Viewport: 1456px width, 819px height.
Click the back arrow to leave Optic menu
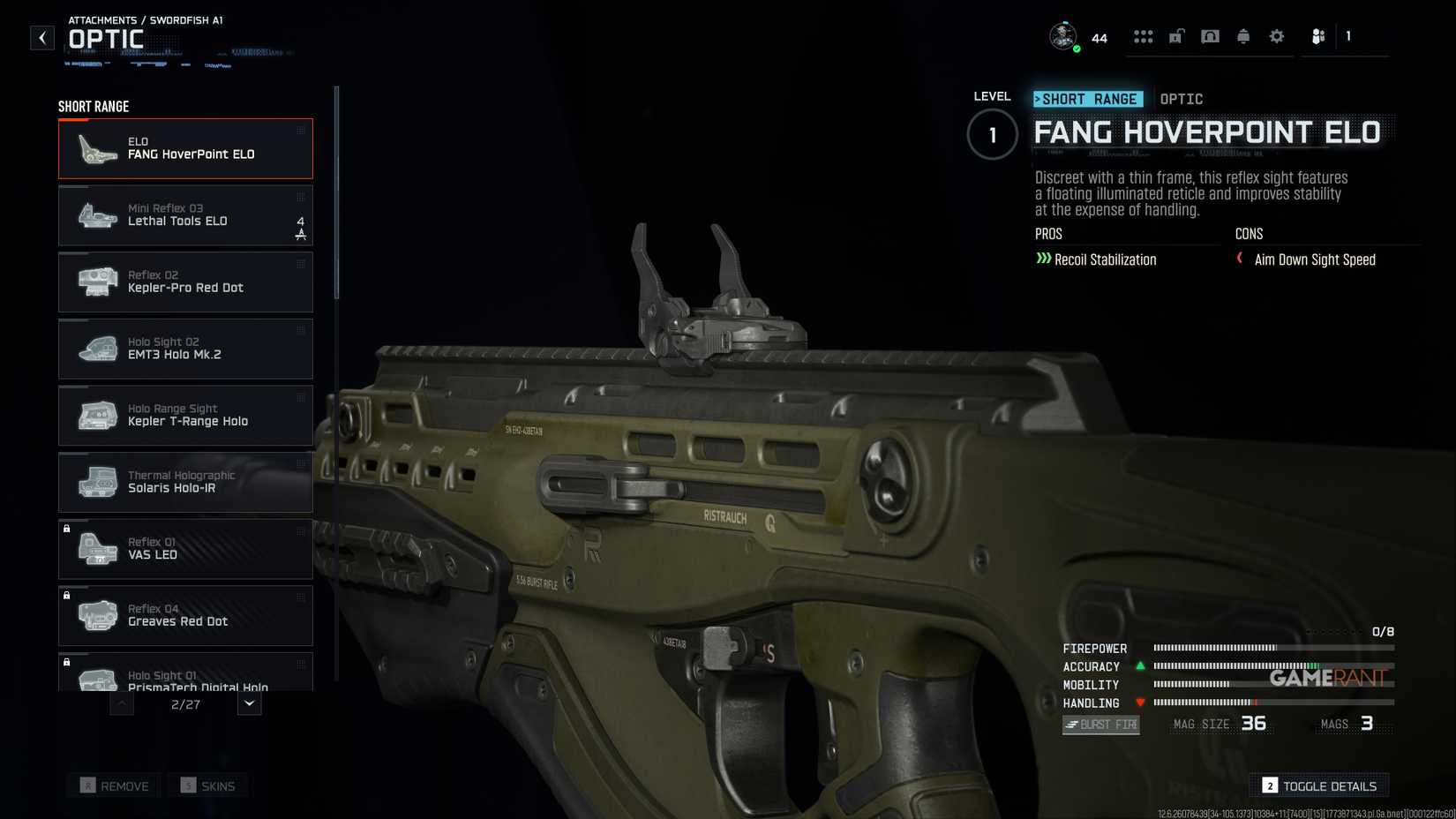click(41, 38)
